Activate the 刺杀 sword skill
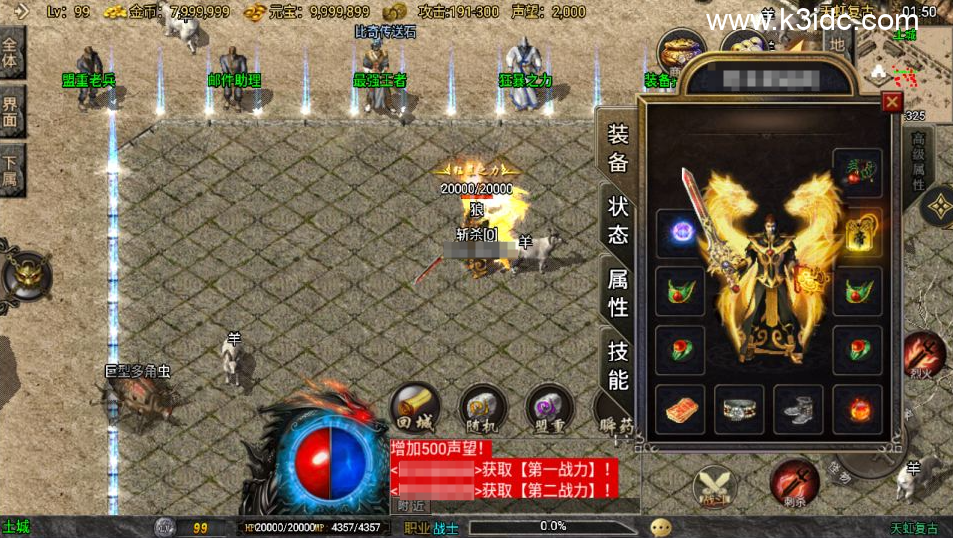 (794, 482)
